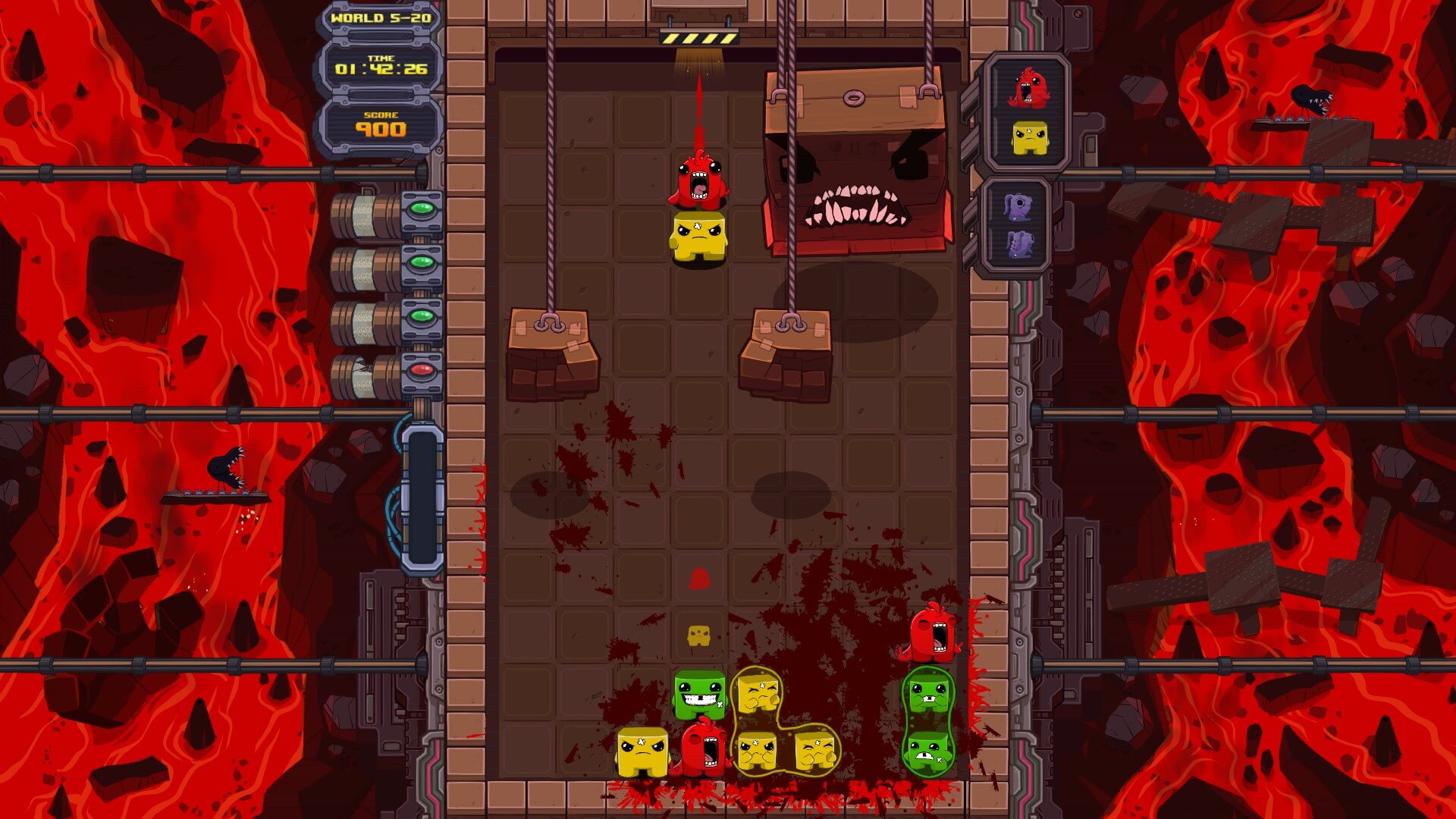Select the purple queued piece preview

(x=1018, y=226)
